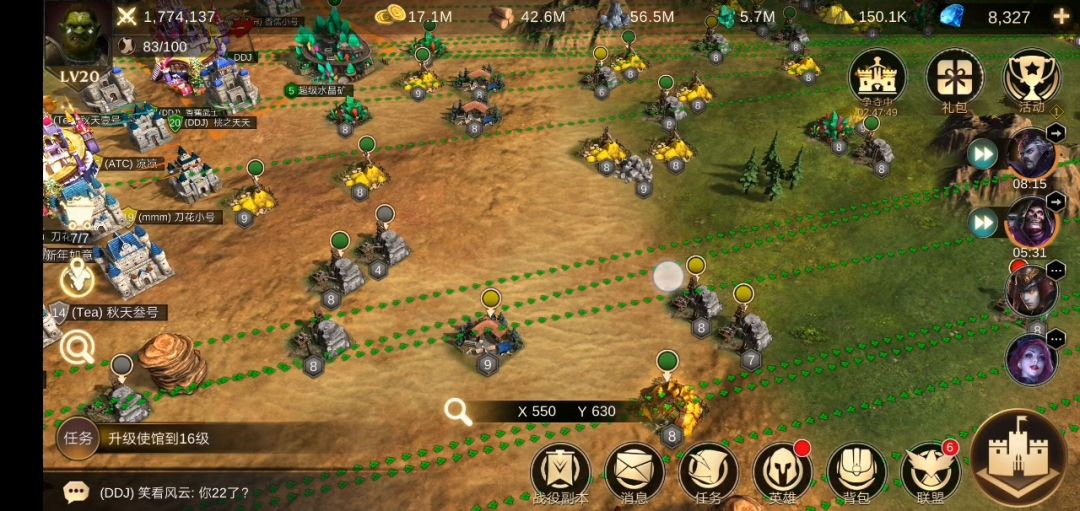Open the 消息 messages mailbox

[x=634, y=473]
